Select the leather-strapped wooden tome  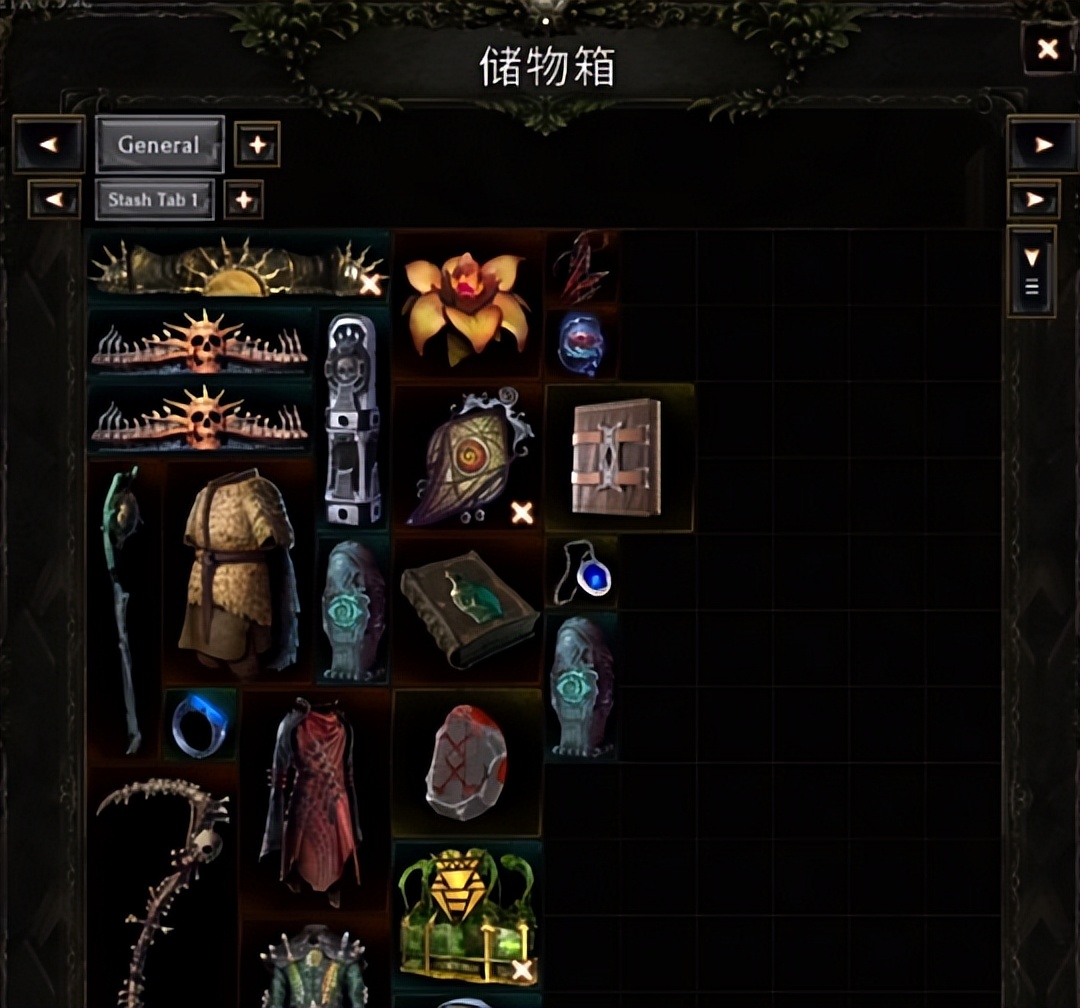click(x=618, y=457)
